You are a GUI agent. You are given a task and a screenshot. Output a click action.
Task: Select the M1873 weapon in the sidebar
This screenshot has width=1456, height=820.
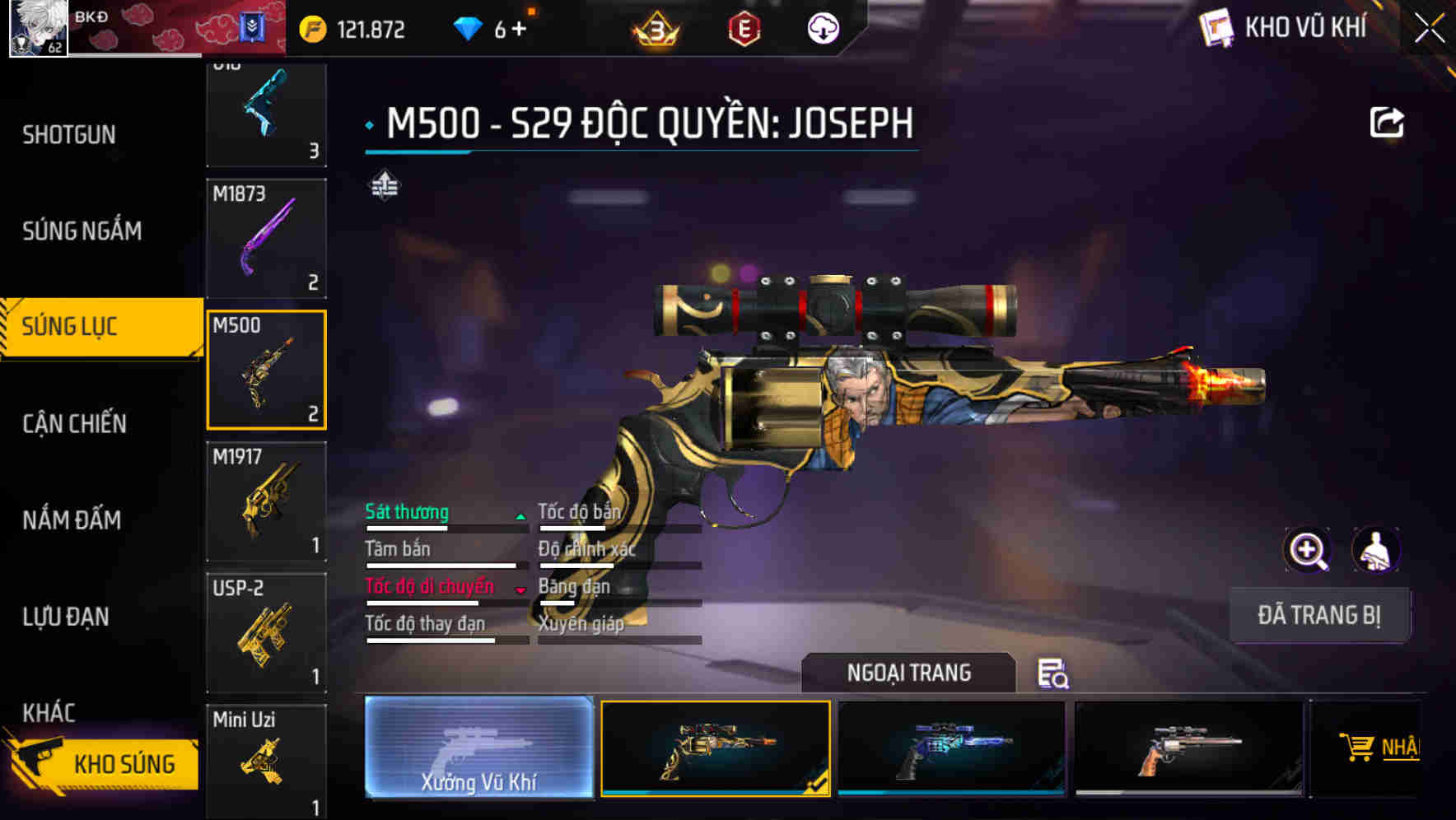click(x=266, y=238)
